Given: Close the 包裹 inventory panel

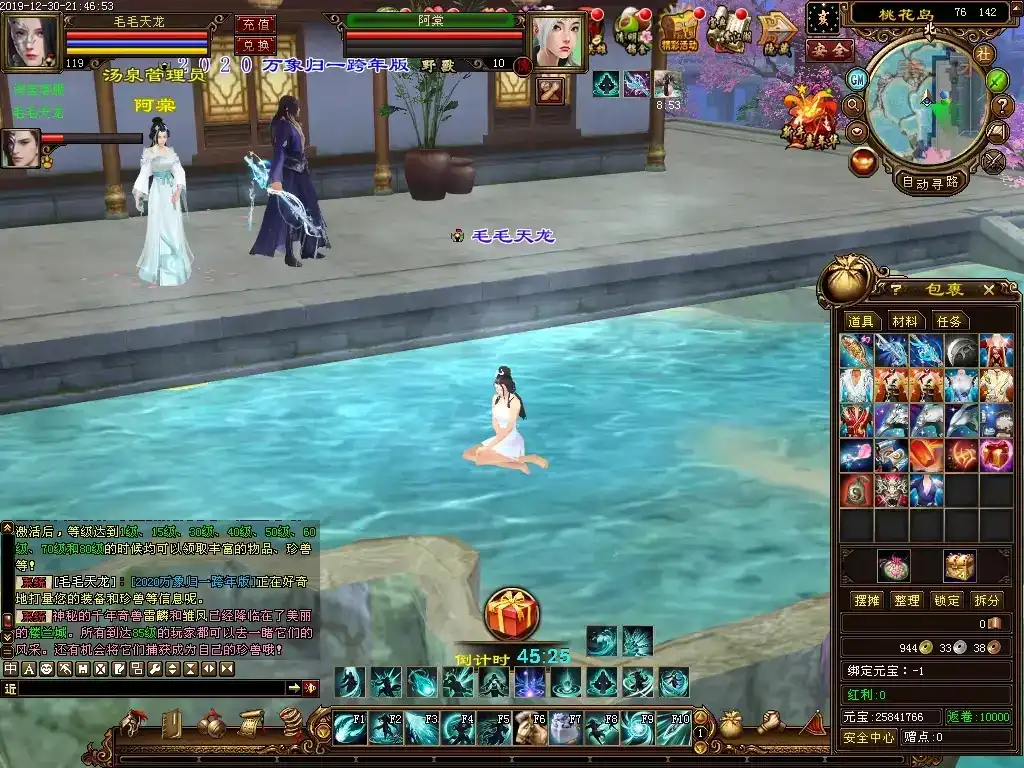Looking at the screenshot, I should point(988,290).
